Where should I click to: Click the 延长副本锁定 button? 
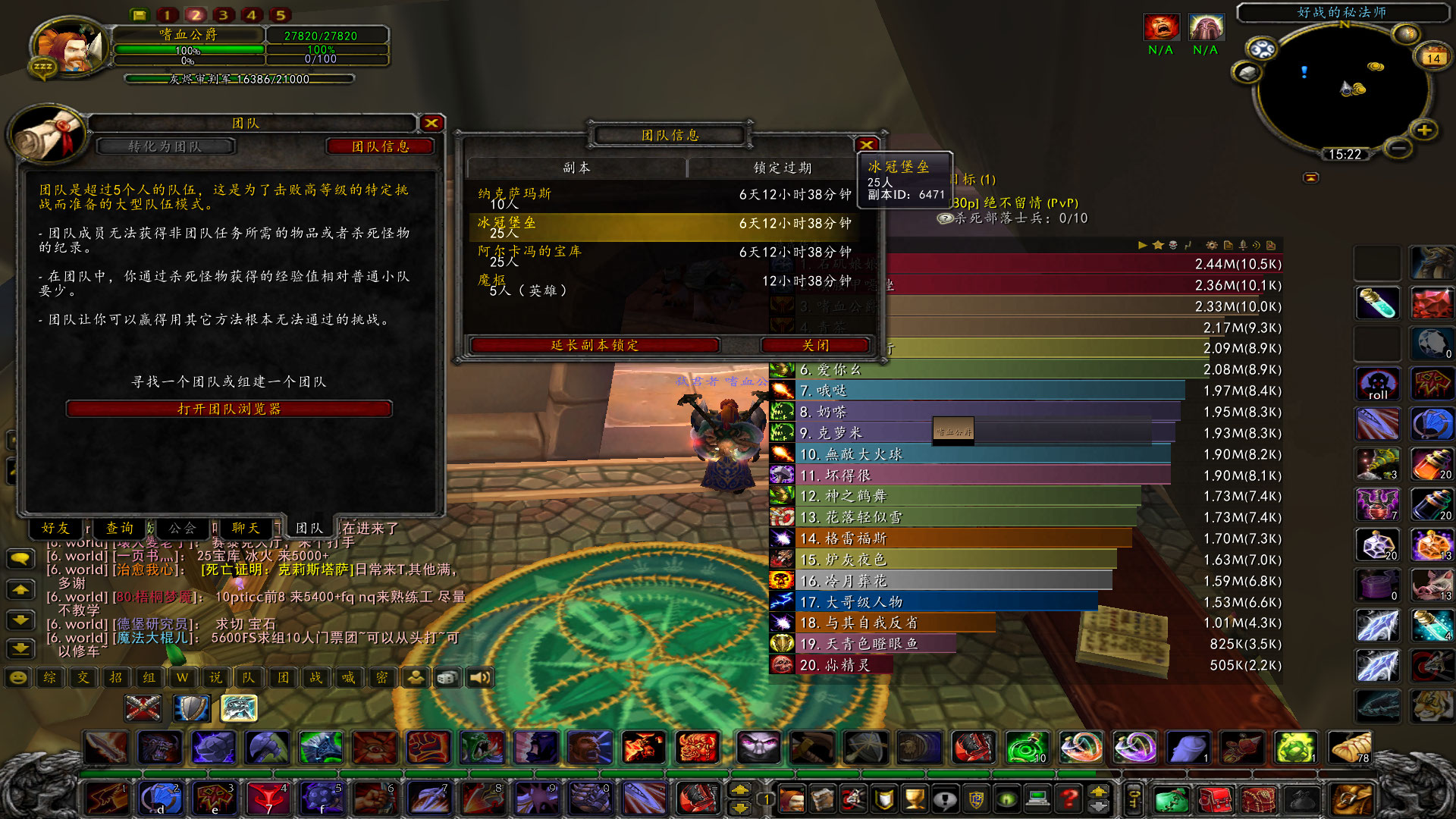click(x=595, y=346)
